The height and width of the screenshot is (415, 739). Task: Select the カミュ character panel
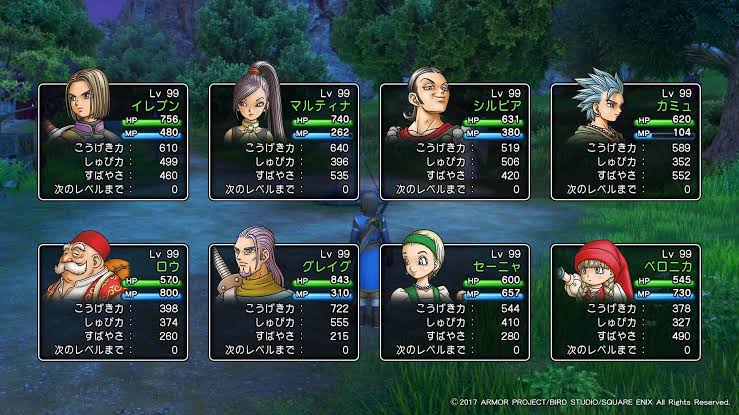[x=625, y=140]
